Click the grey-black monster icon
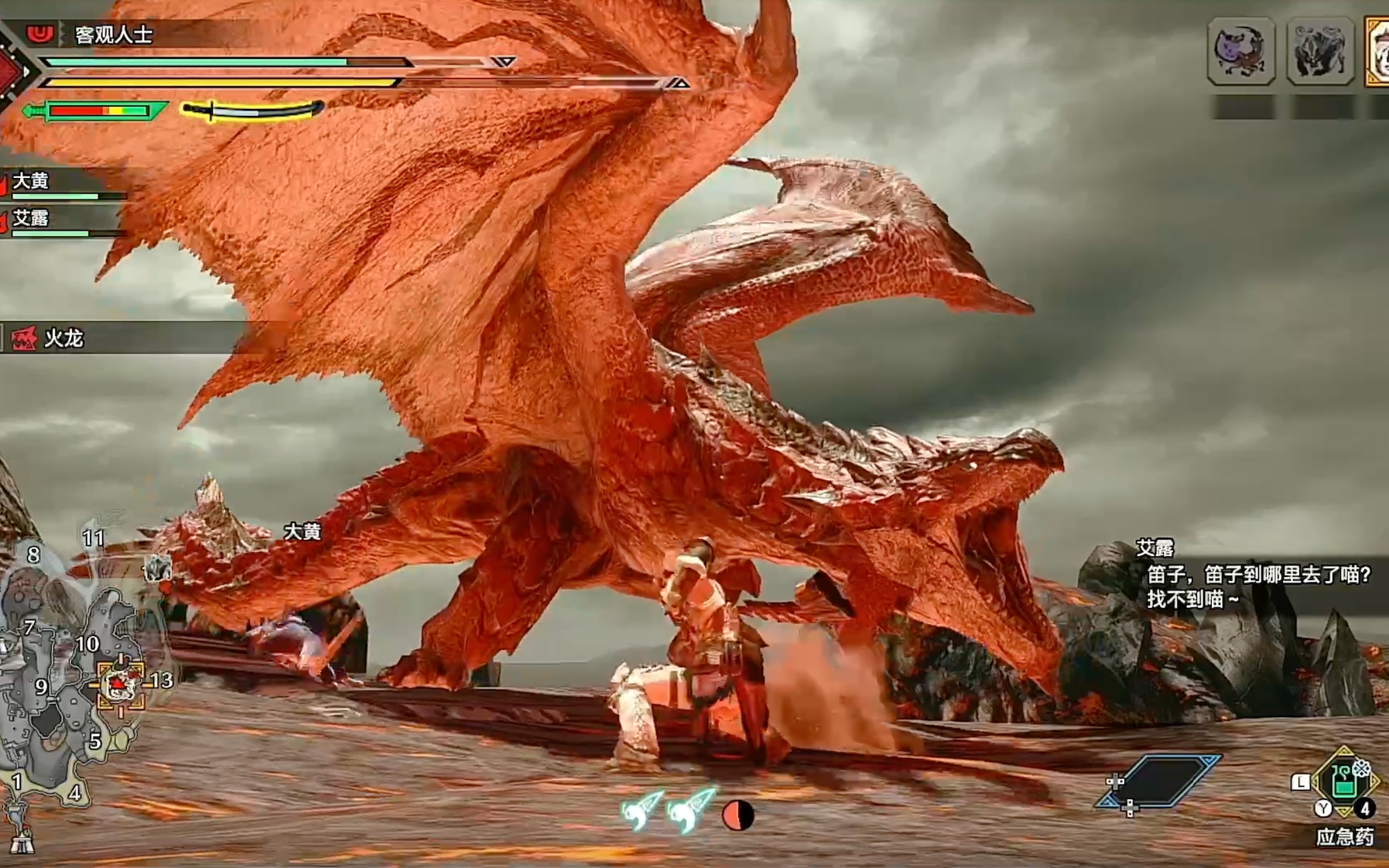 pyautogui.click(x=1319, y=51)
